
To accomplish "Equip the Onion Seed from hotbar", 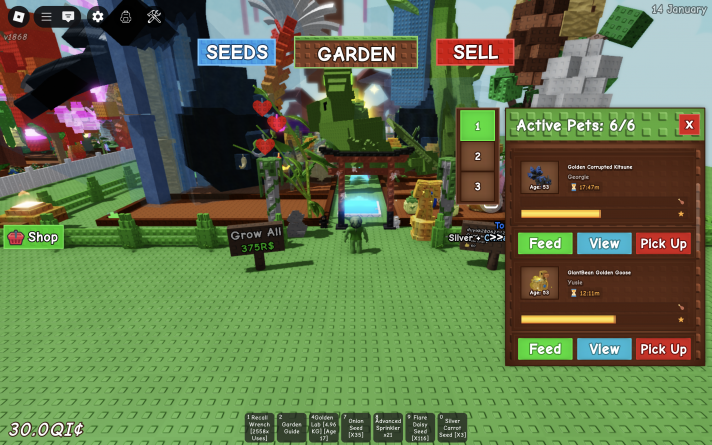I will point(356,427).
